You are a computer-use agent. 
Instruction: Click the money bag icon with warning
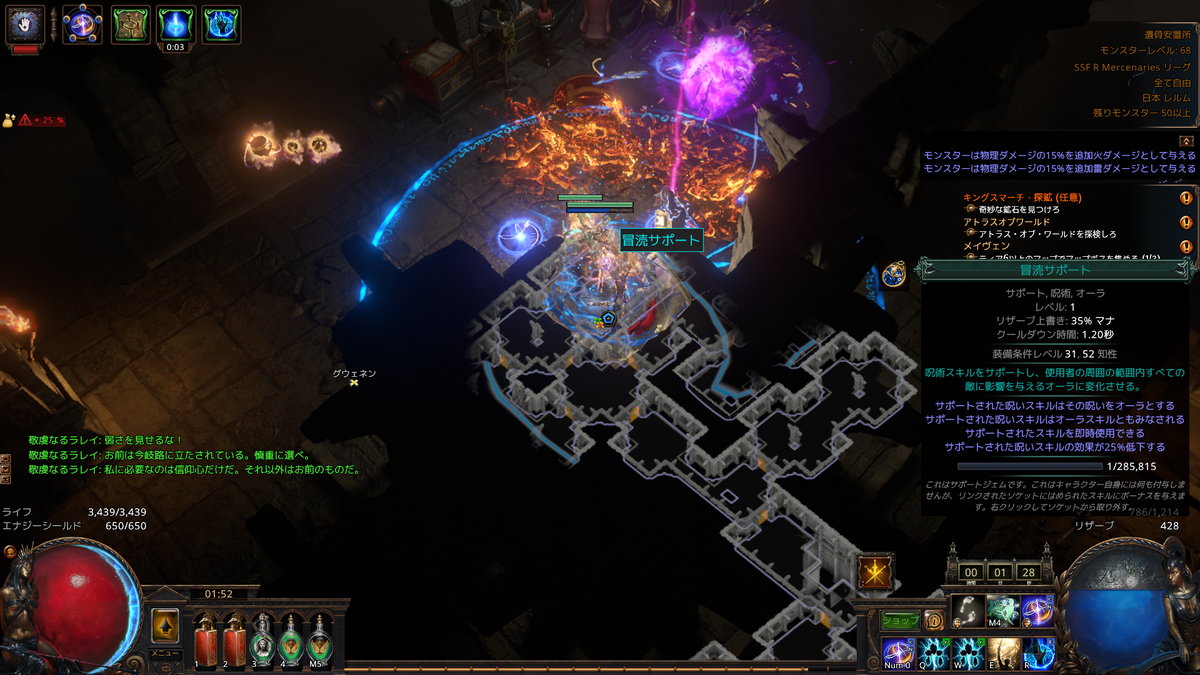point(8,119)
